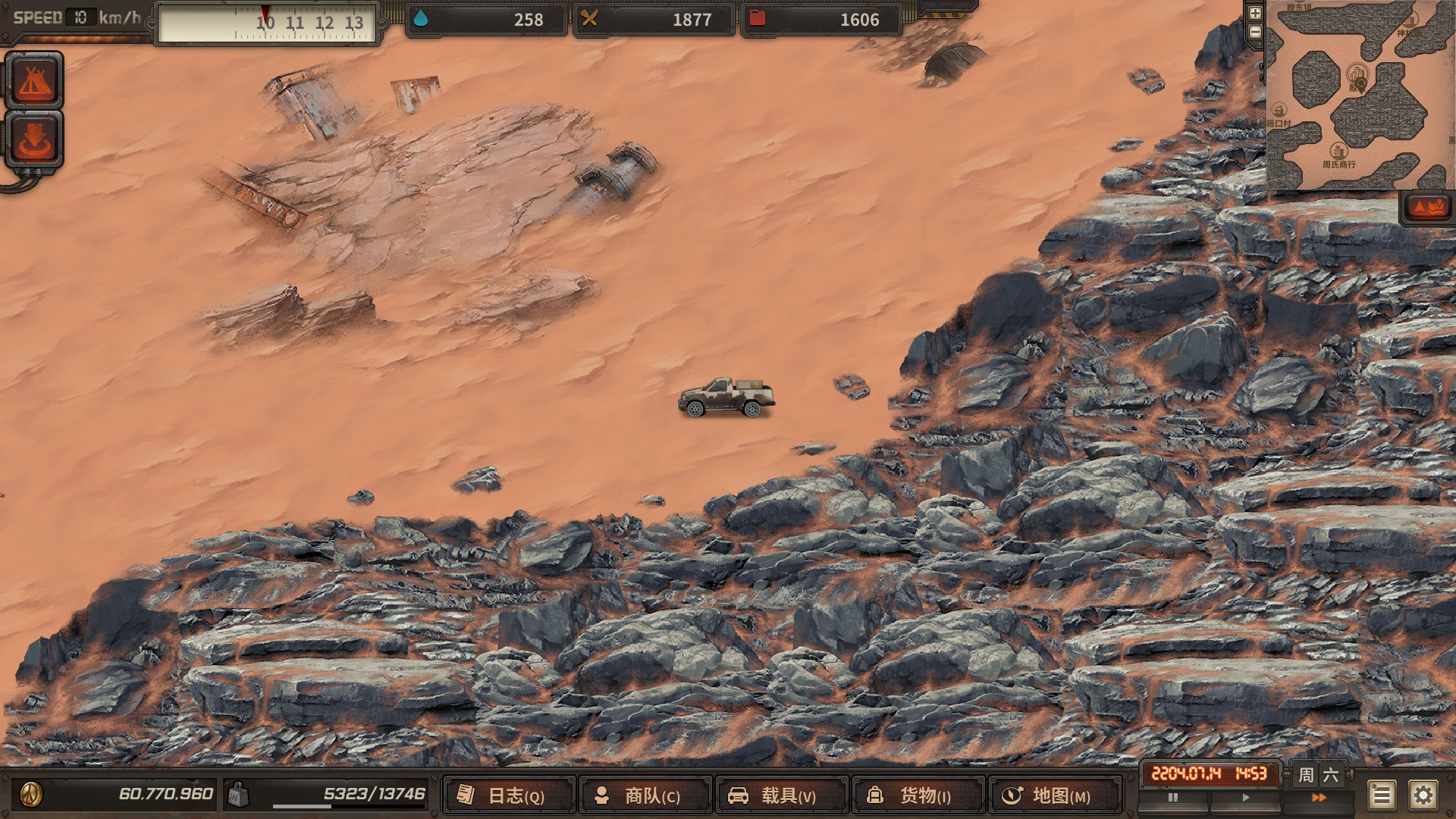Zoom out the minimap with minus
This screenshot has width=1456, height=819.
1255,32
